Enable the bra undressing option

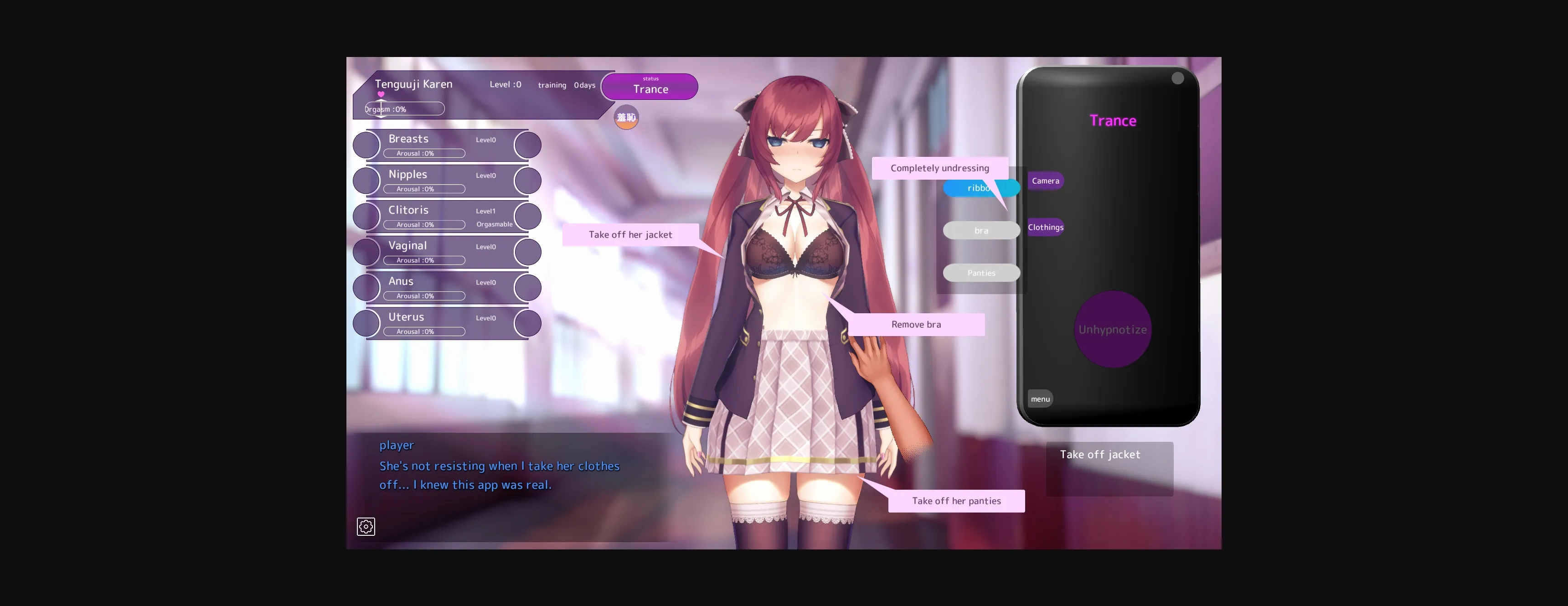pos(981,230)
